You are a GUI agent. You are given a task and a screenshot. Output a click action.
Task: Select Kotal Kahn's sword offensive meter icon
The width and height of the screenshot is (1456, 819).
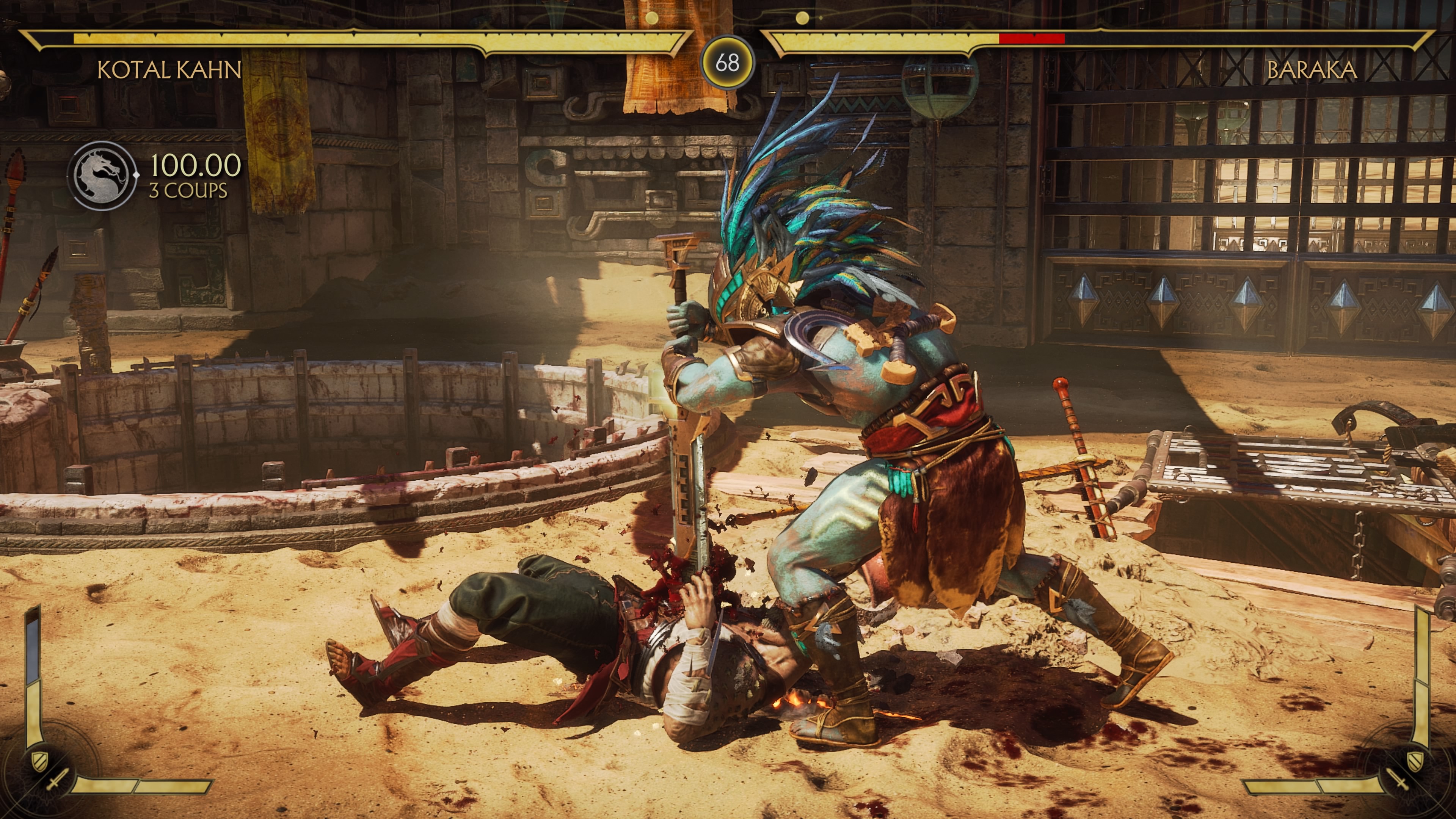click(x=57, y=780)
